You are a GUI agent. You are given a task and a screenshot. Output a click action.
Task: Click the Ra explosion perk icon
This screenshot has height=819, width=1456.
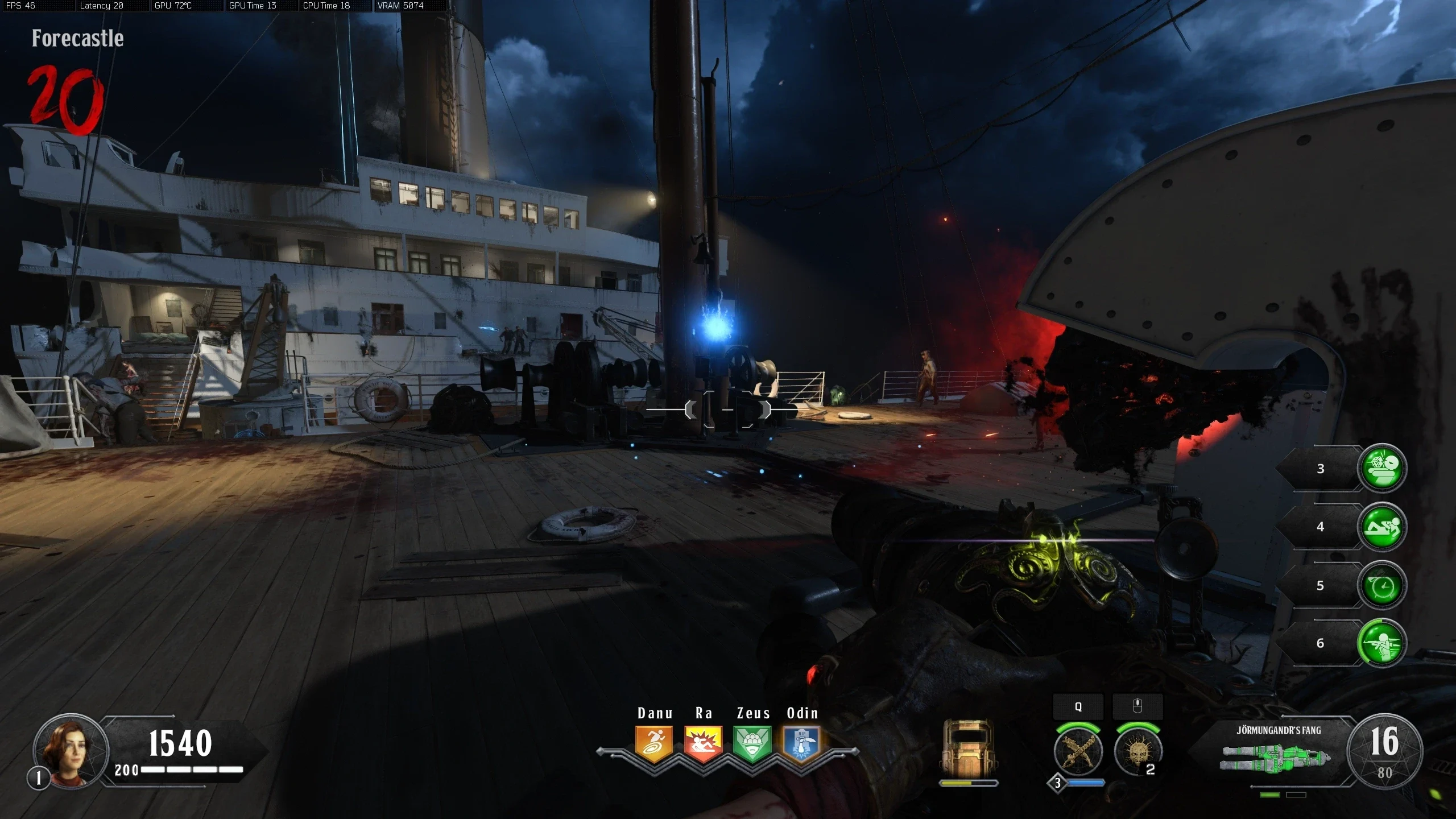[704, 743]
